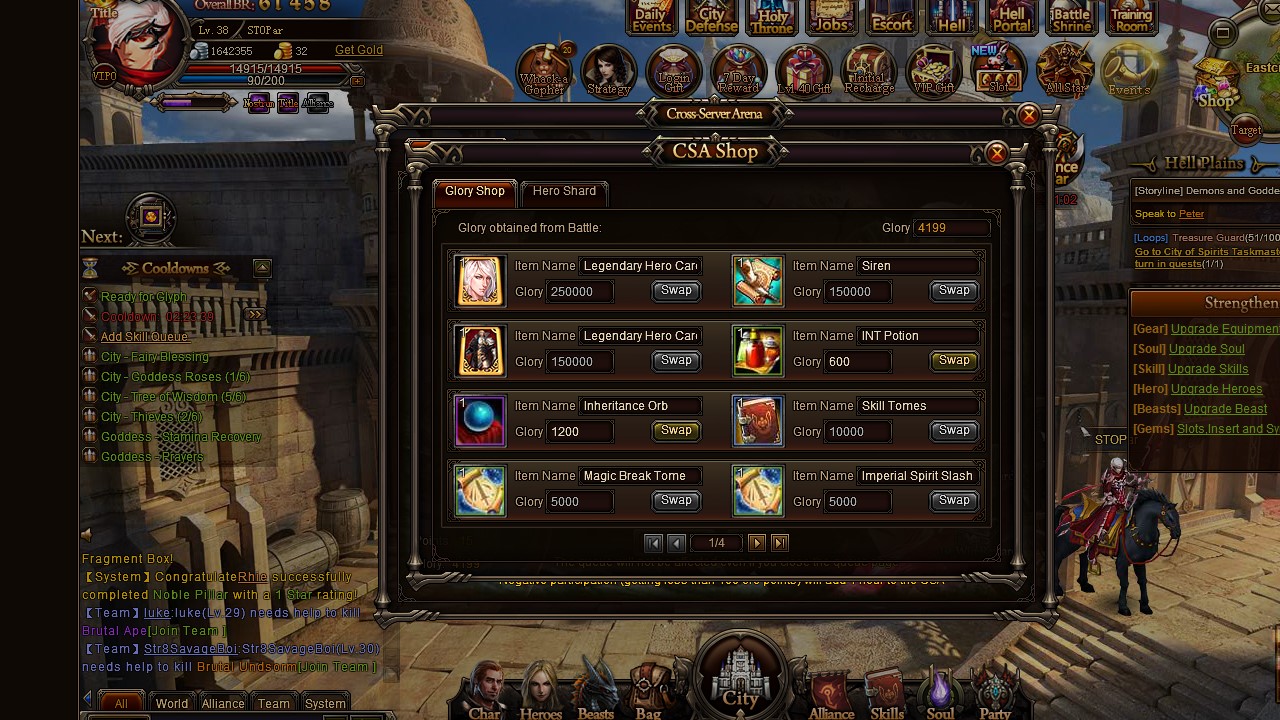Open the VIP Gift icon

[934, 72]
